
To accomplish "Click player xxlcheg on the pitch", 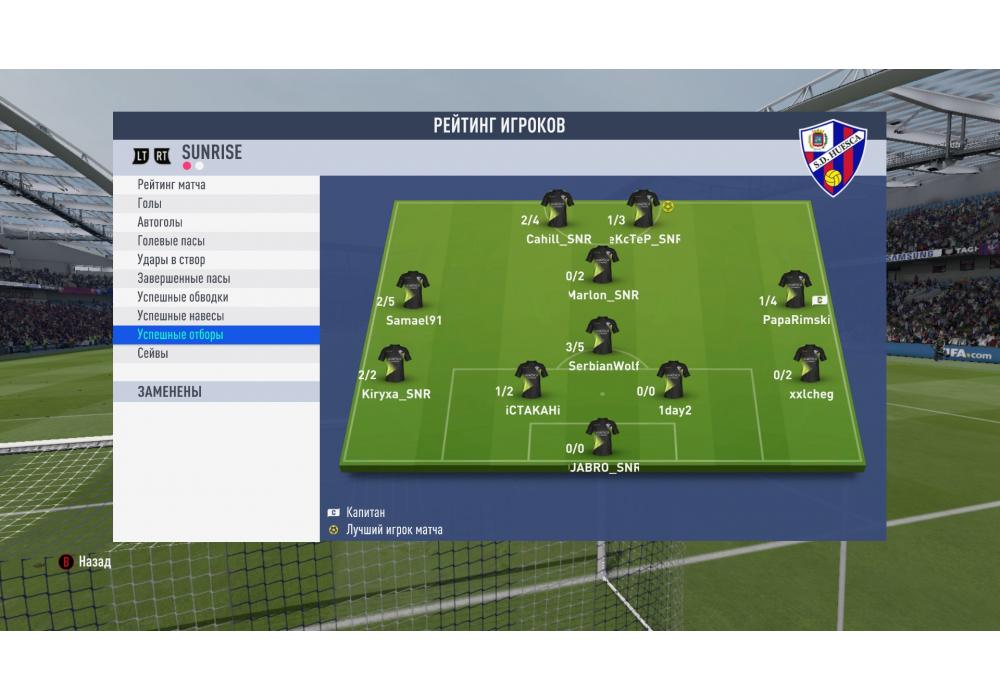I will (807, 364).
